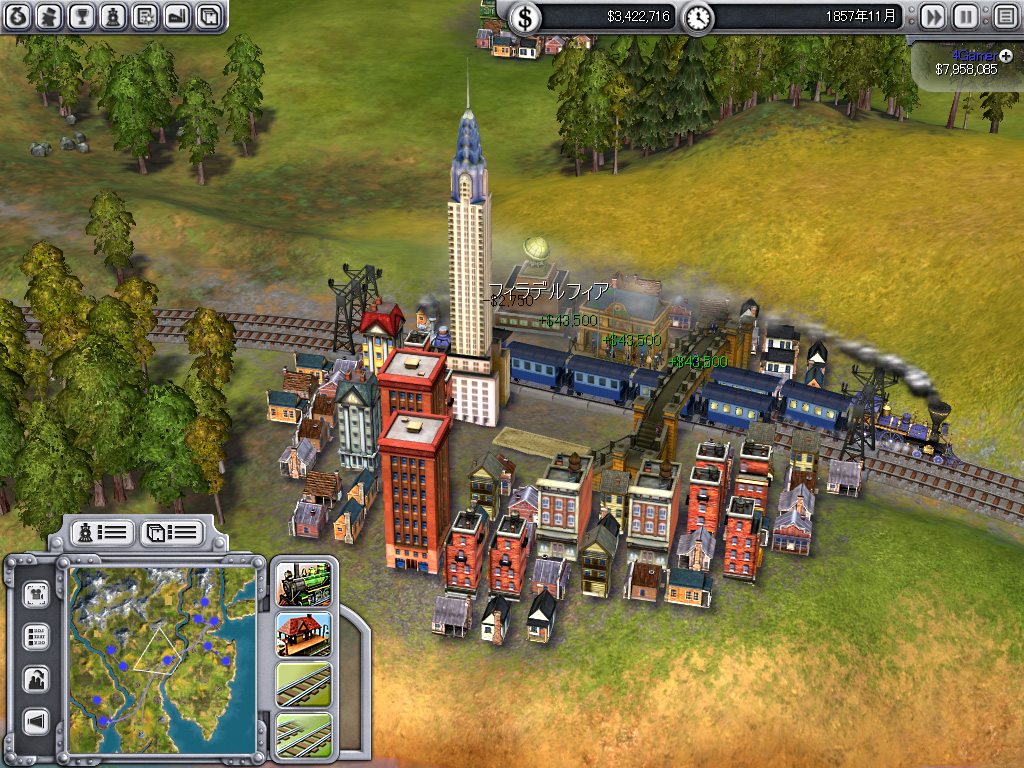Click the clock icon beside the date
Image resolution: width=1024 pixels, height=768 pixels.
tap(698, 17)
